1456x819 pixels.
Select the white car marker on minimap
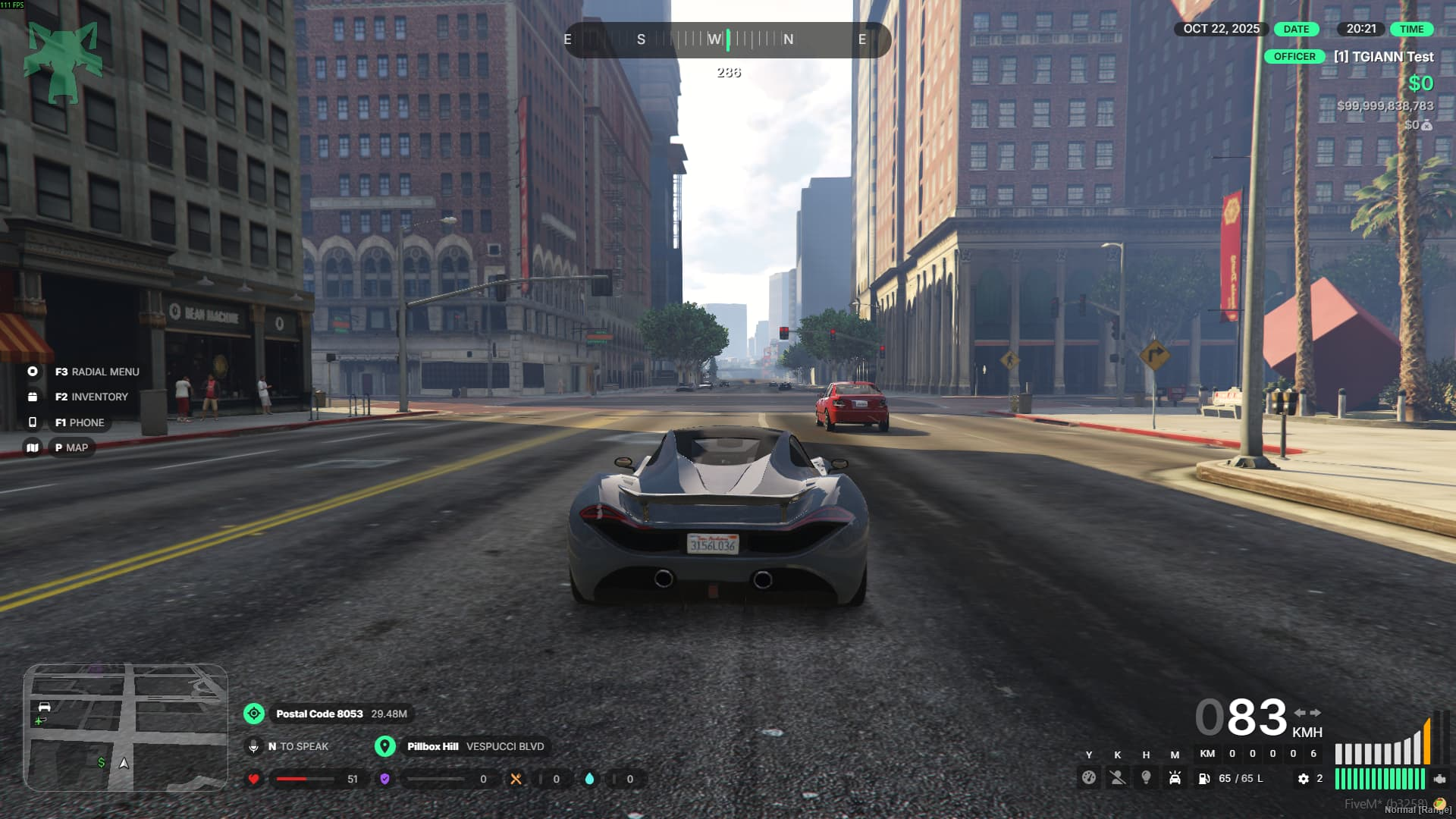tap(45, 707)
